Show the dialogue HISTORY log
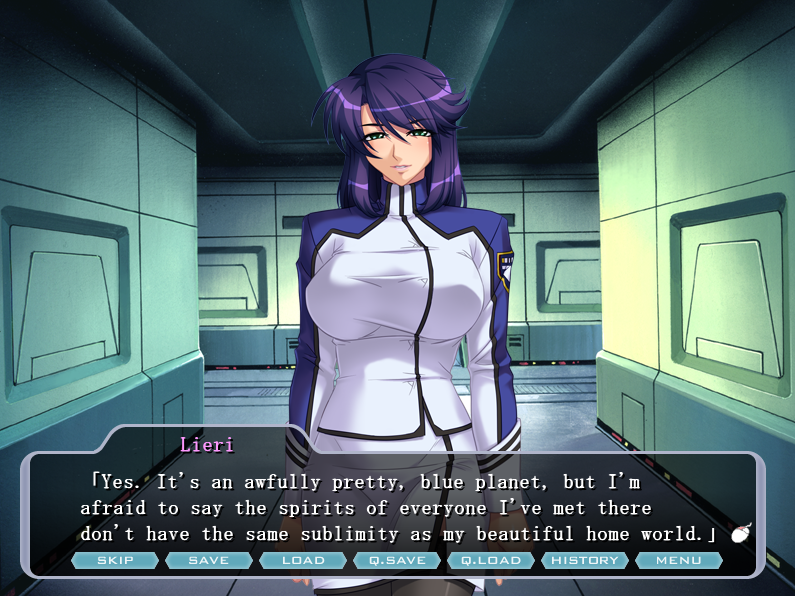Screen dimensions: 795x596 tap(585, 560)
